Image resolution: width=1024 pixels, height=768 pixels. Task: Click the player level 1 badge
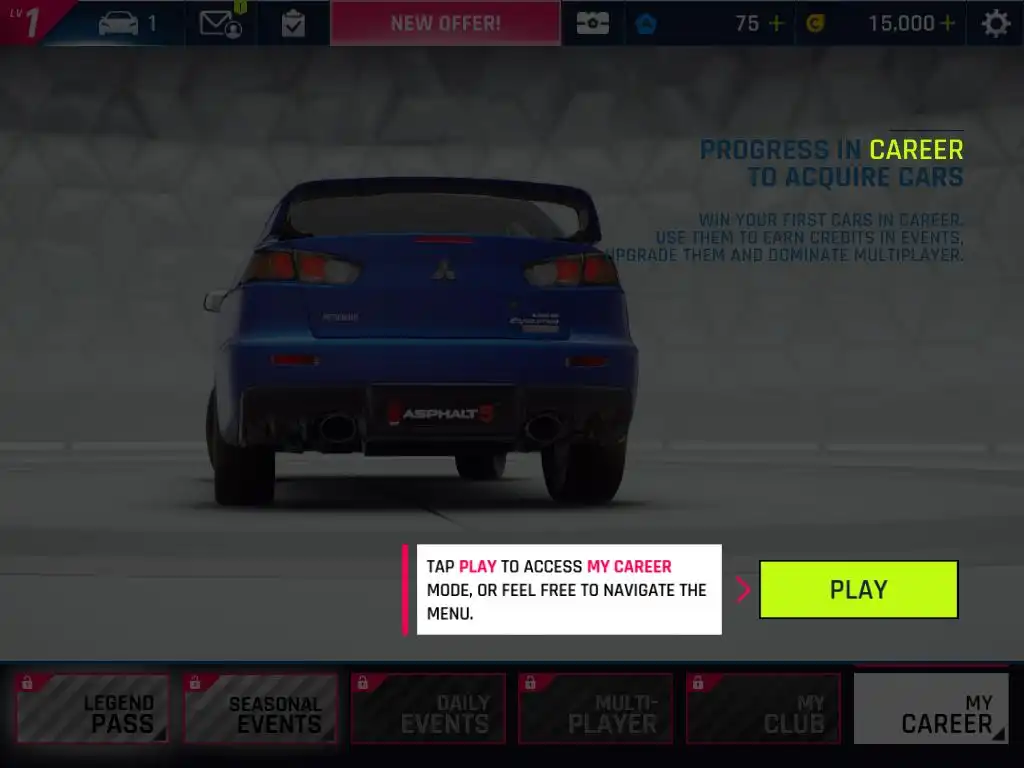[x=30, y=22]
